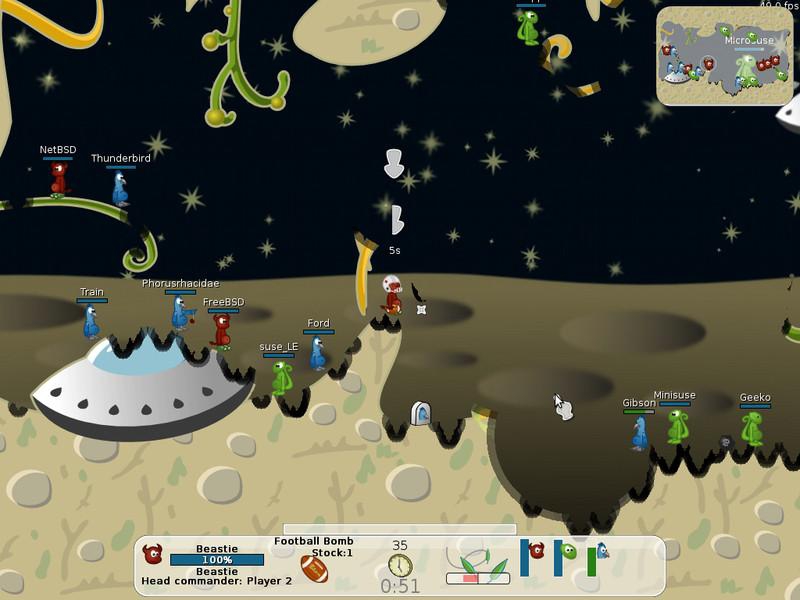Click the blue bird team icon

pyautogui.click(x=601, y=551)
